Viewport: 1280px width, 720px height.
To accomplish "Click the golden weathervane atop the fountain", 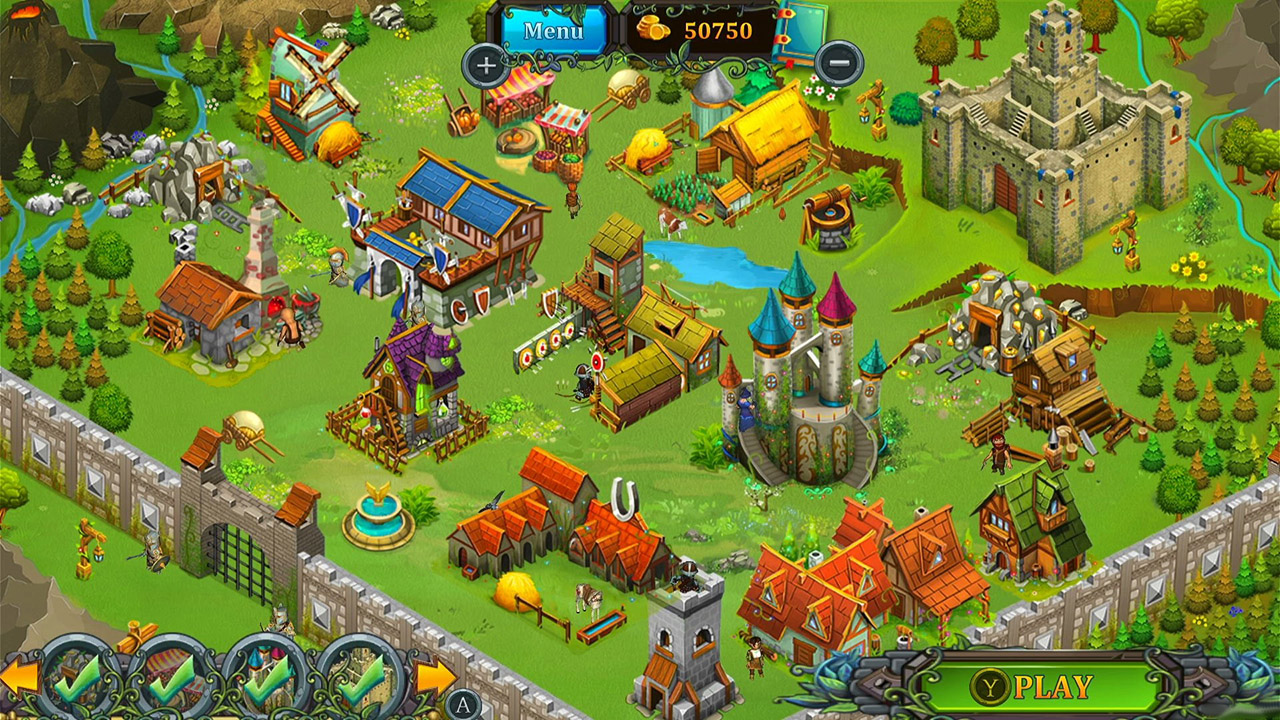I will coord(380,488).
